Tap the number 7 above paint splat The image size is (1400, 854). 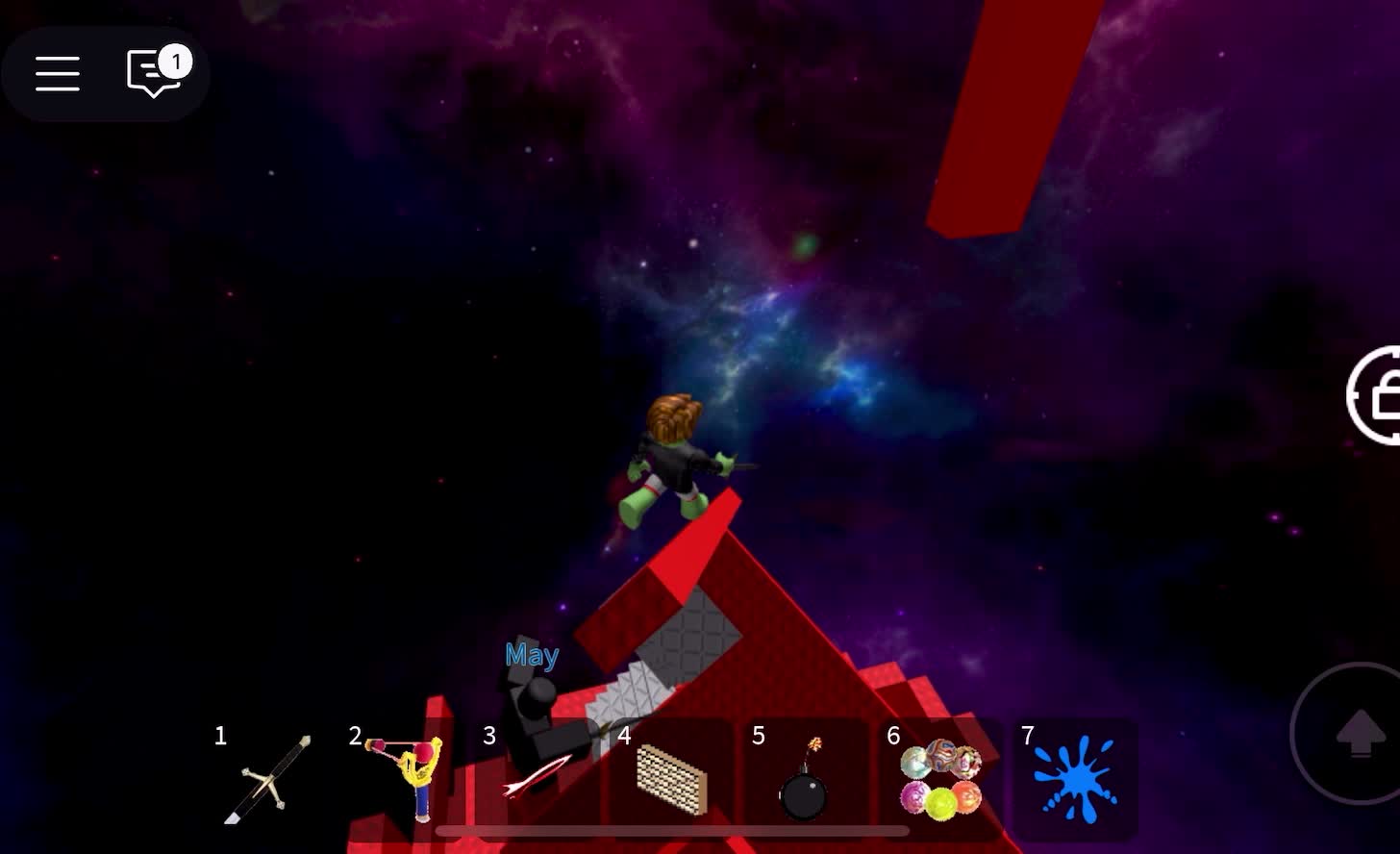[x=1027, y=737]
